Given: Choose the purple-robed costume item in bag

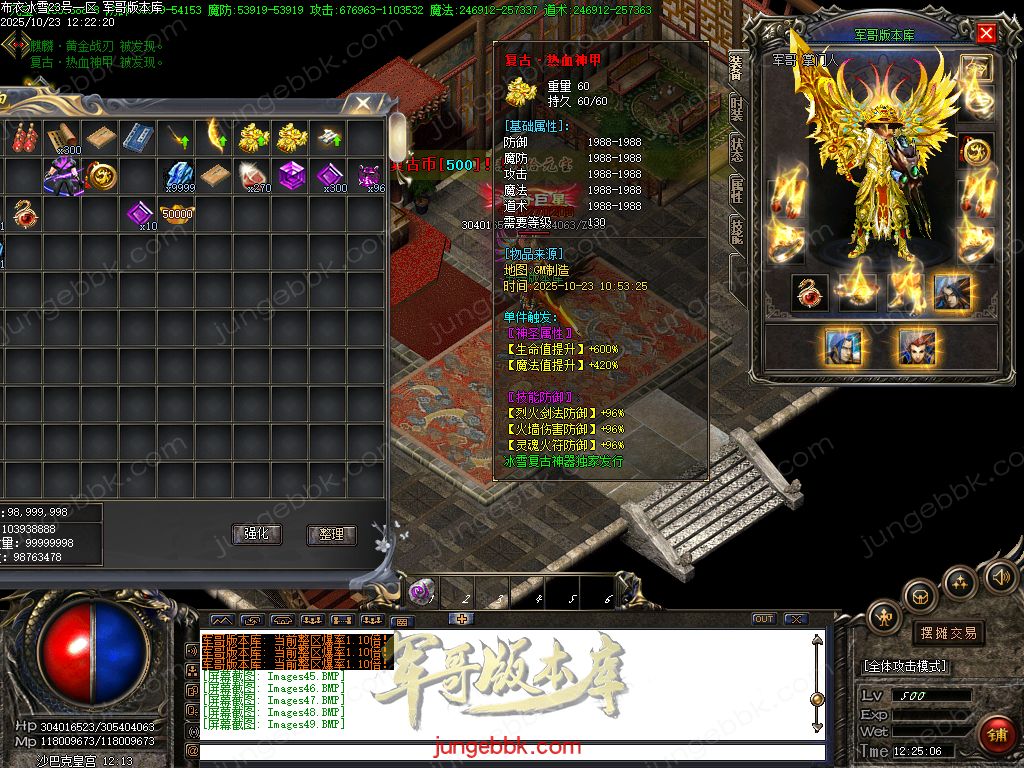Looking at the screenshot, I should 62,175.
